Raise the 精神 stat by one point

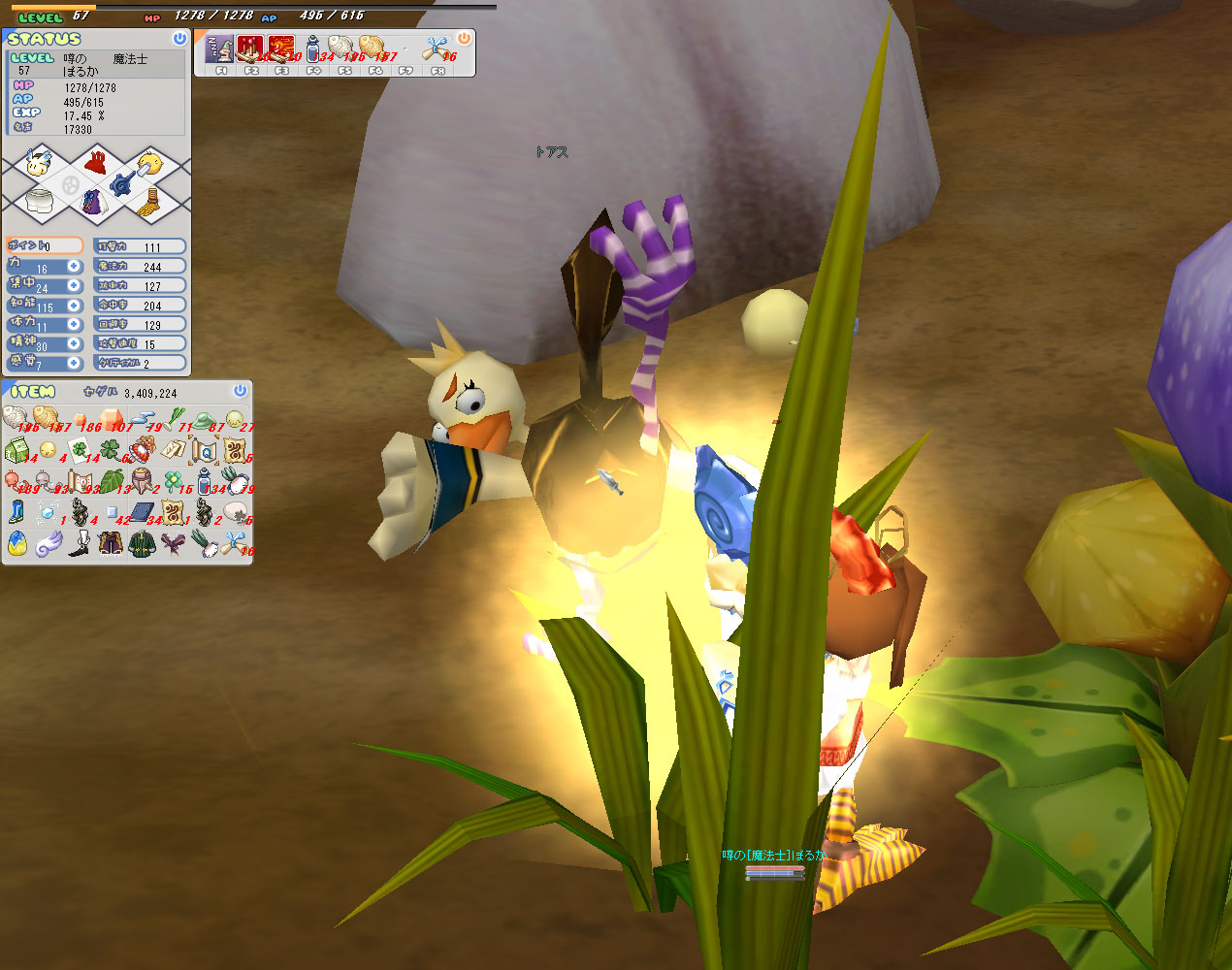(74, 344)
